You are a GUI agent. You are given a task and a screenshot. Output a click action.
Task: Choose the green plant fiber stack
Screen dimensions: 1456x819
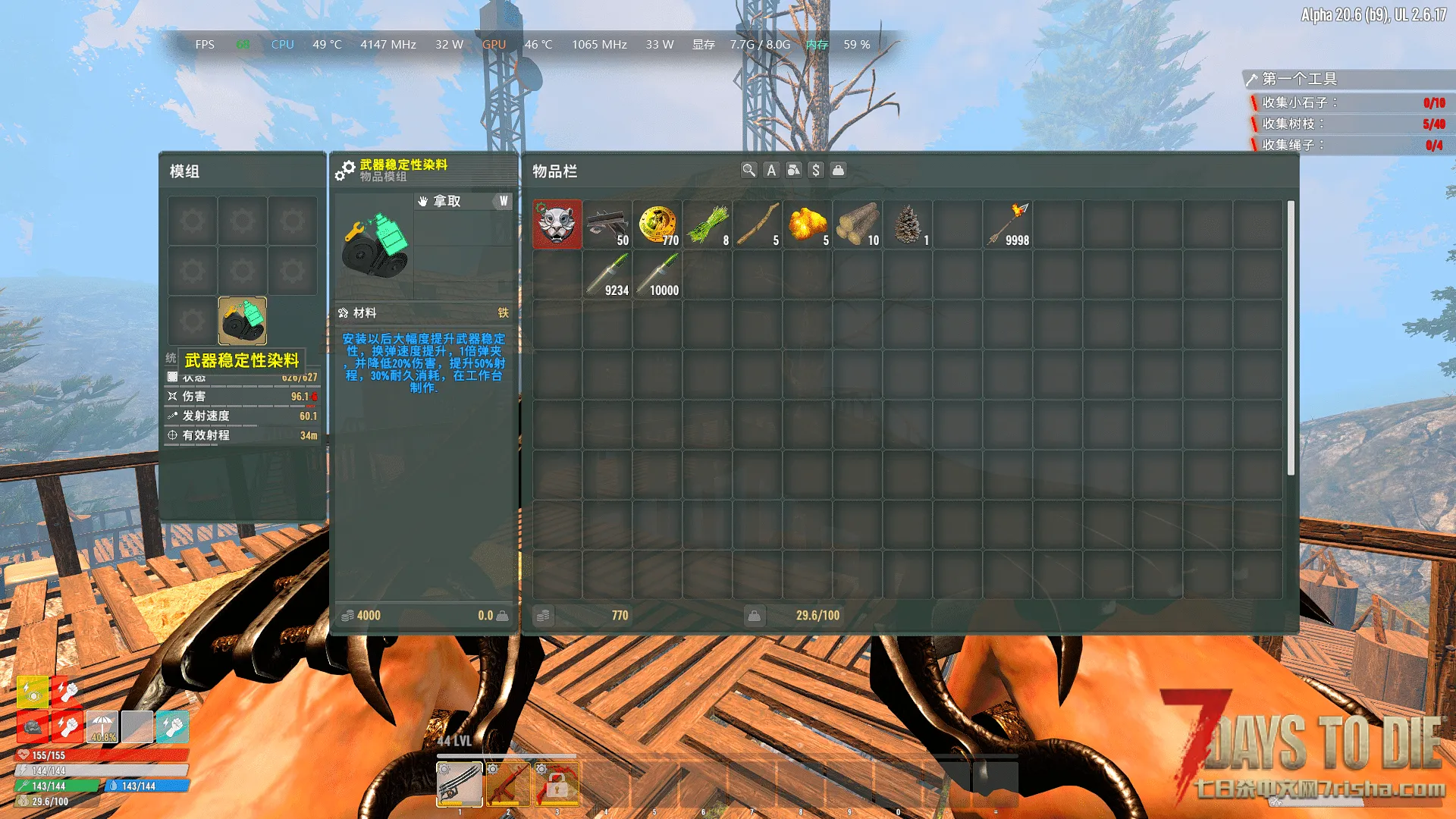[708, 224]
